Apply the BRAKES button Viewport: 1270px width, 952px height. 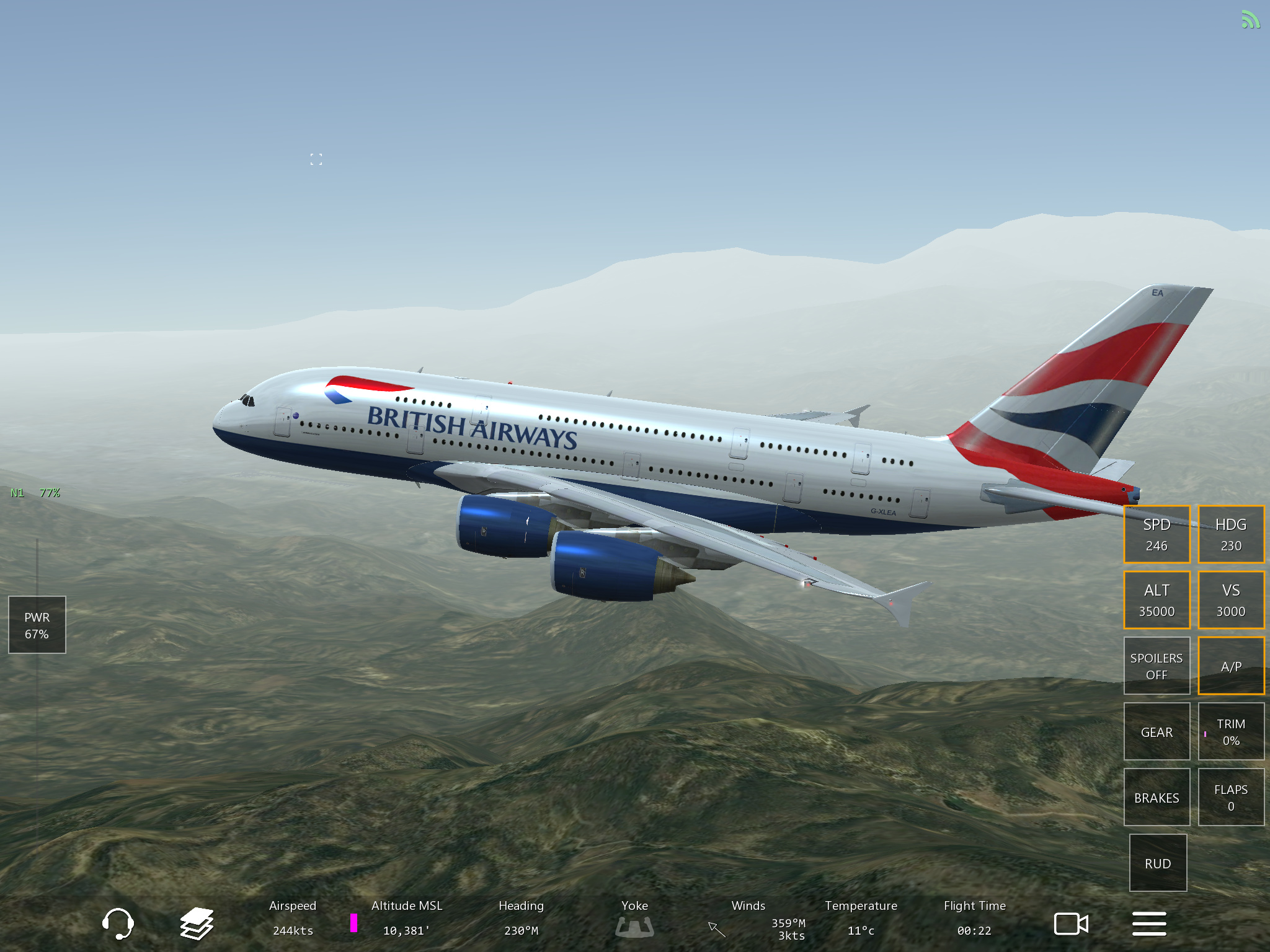point(1157,797)
